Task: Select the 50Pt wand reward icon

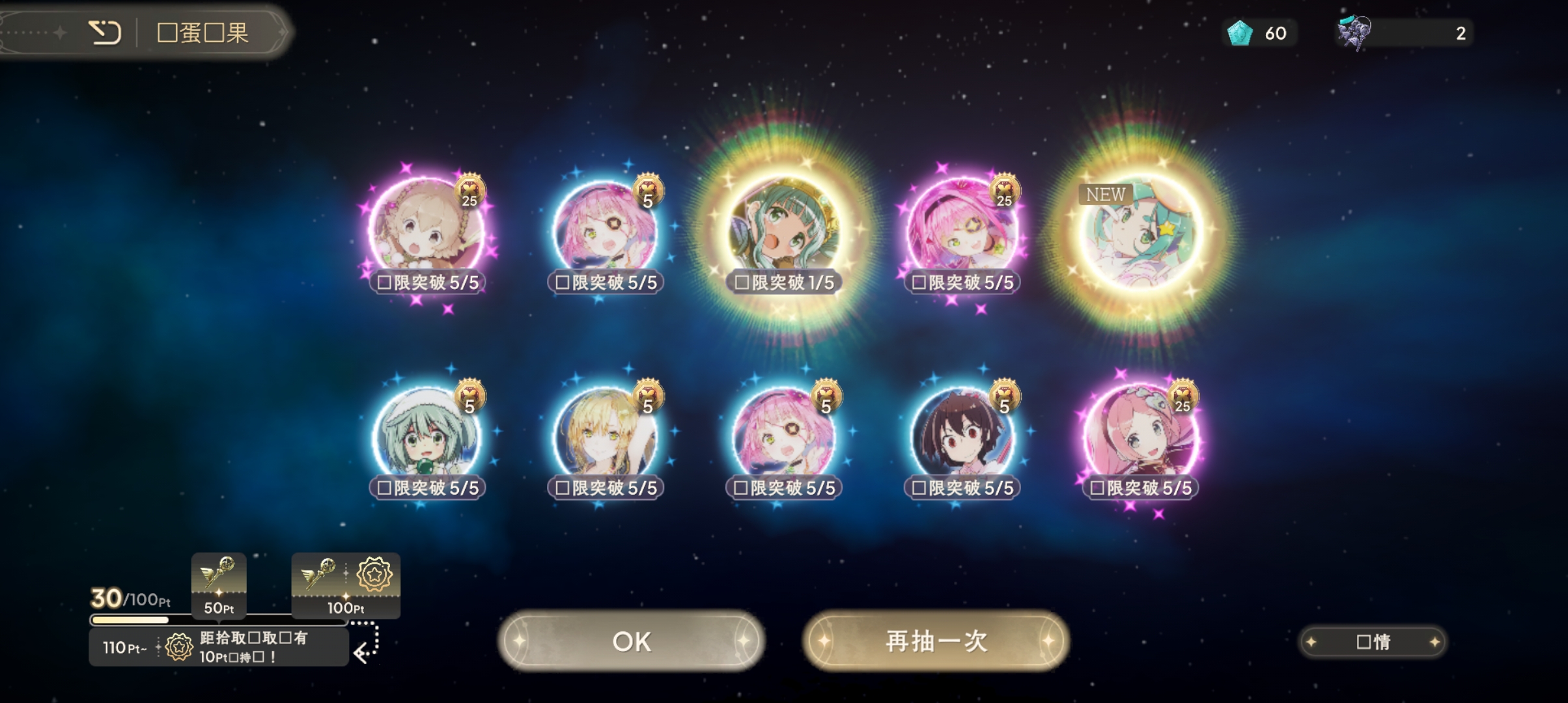Action: point(219,585)
